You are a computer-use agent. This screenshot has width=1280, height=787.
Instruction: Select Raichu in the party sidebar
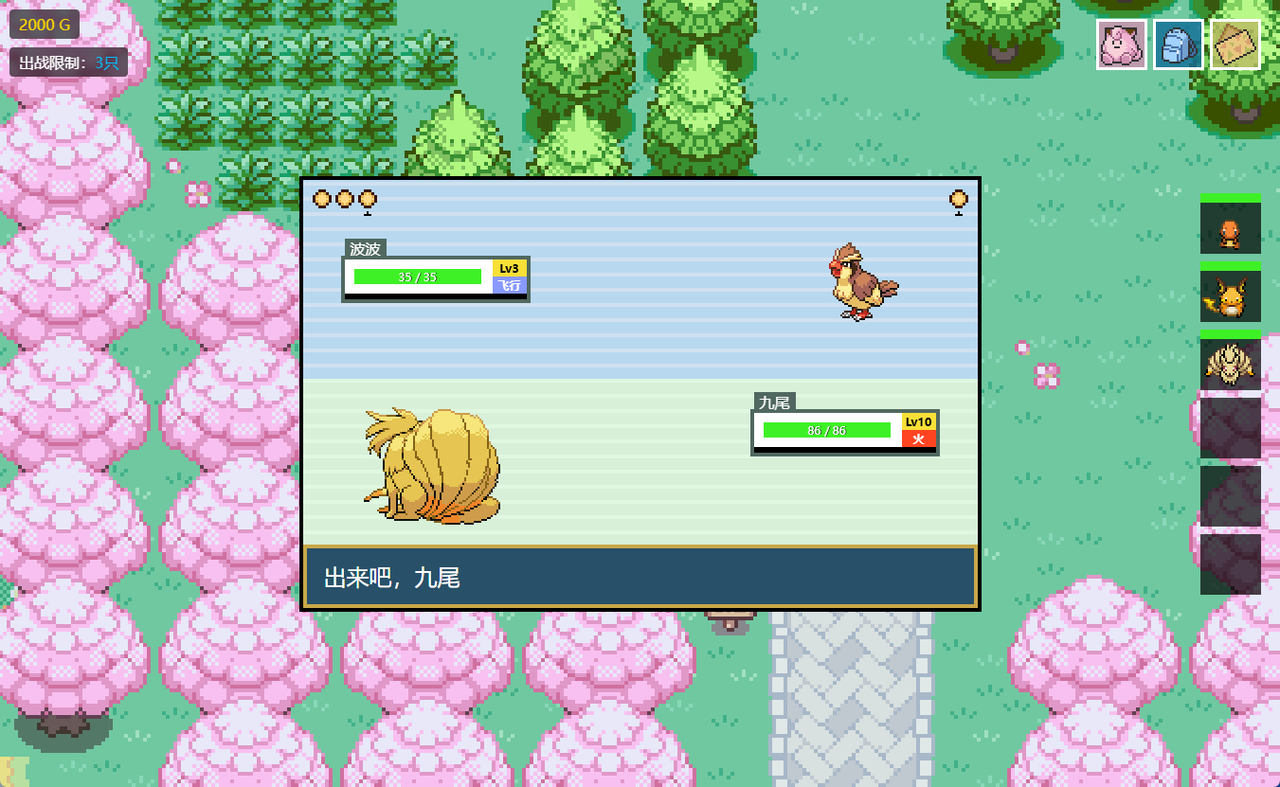[x=1230, y=296]
